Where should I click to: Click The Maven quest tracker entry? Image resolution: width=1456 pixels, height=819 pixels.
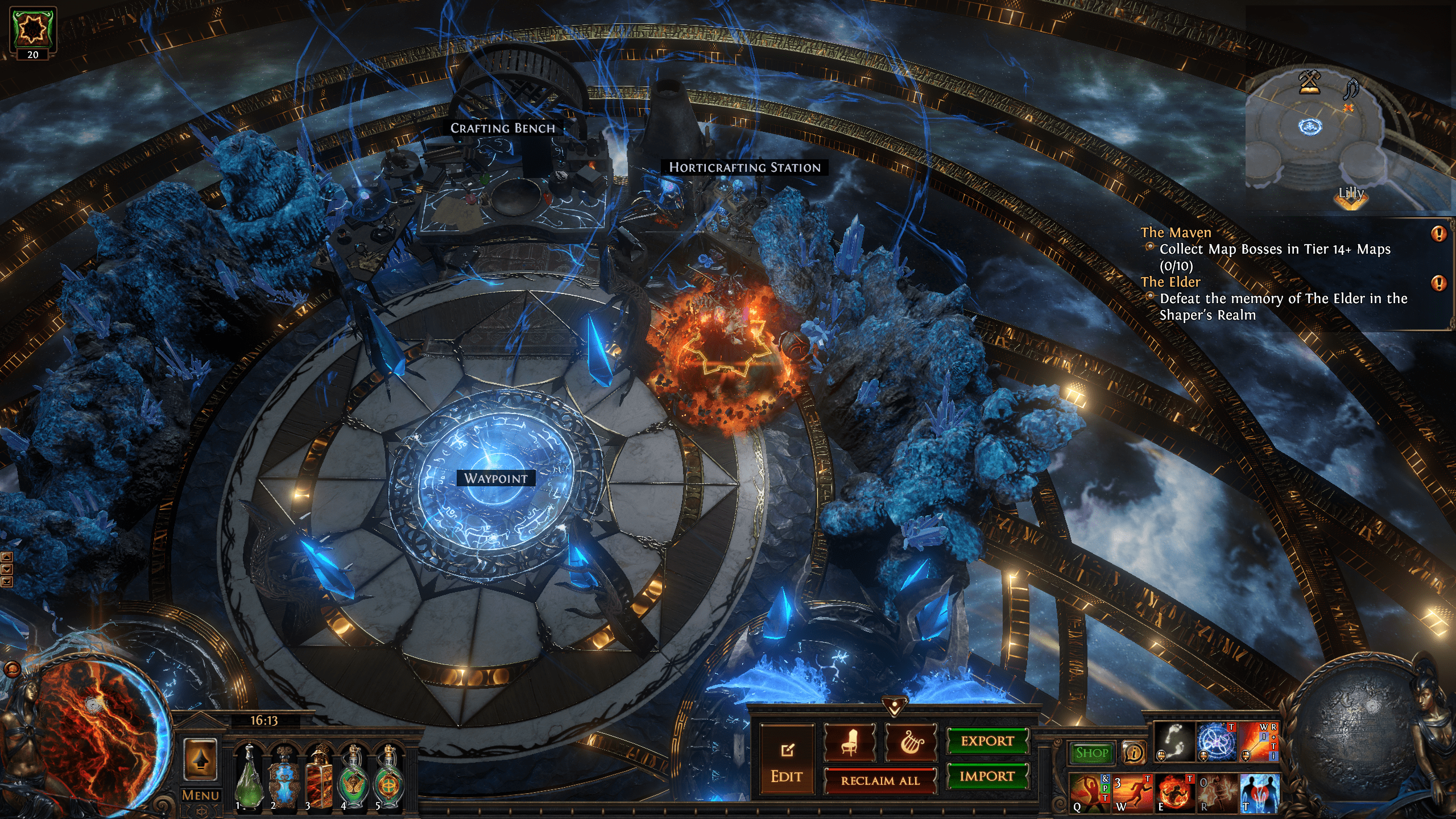[1176, 233]
